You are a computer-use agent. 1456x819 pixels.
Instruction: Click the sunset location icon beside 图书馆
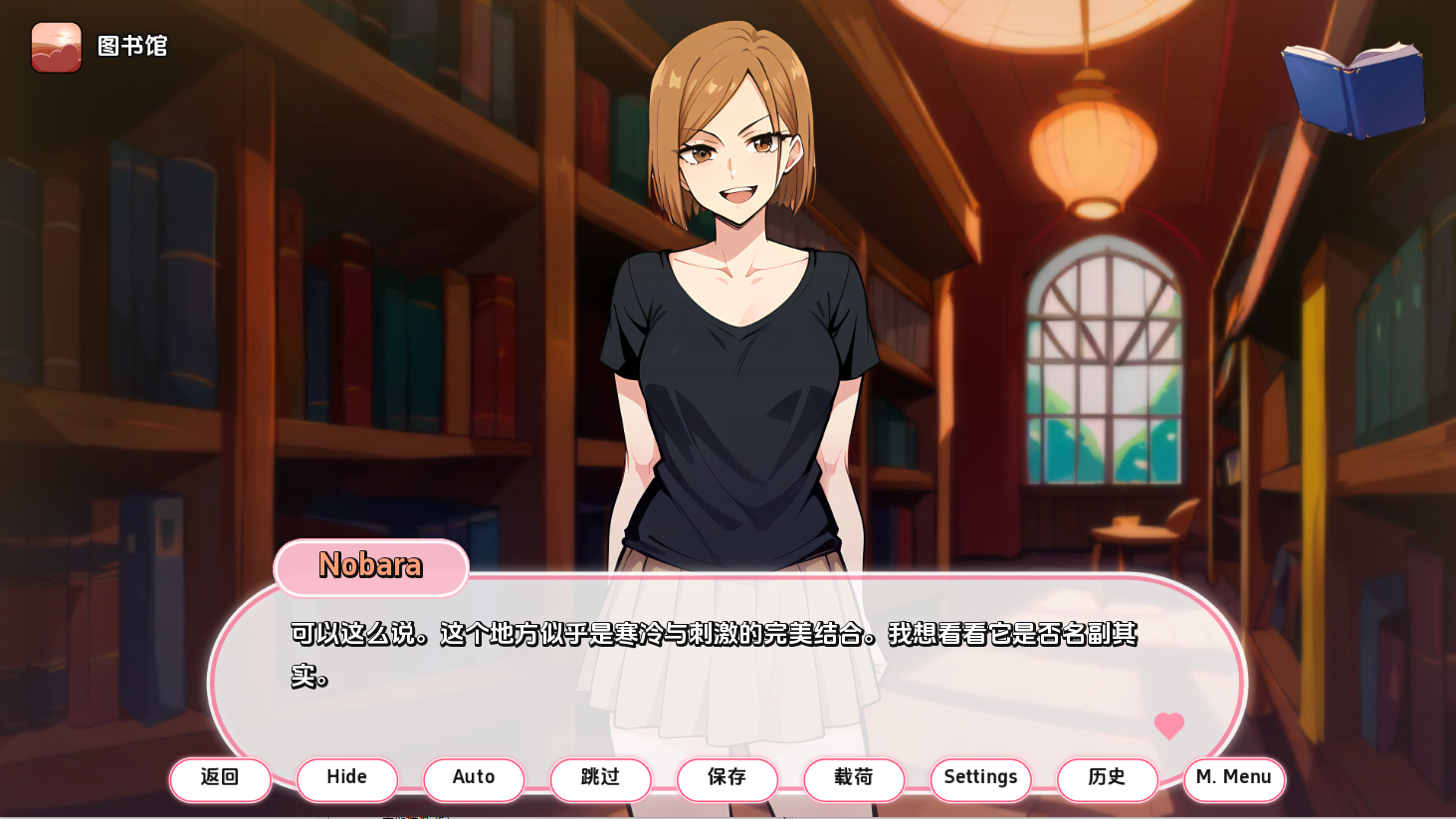(x=56, y=47)
